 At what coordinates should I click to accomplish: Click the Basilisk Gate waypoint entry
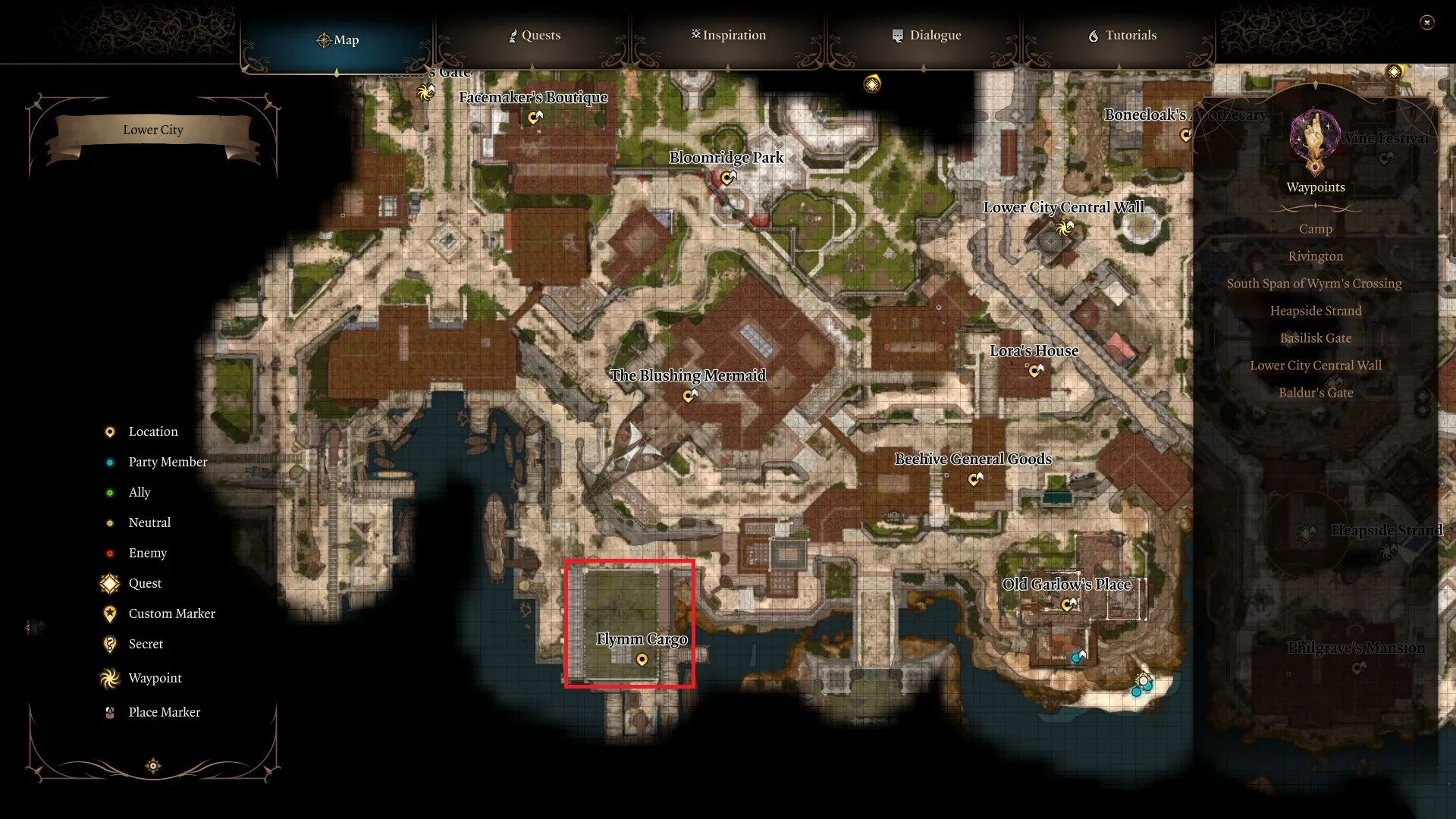[1316, 338]
